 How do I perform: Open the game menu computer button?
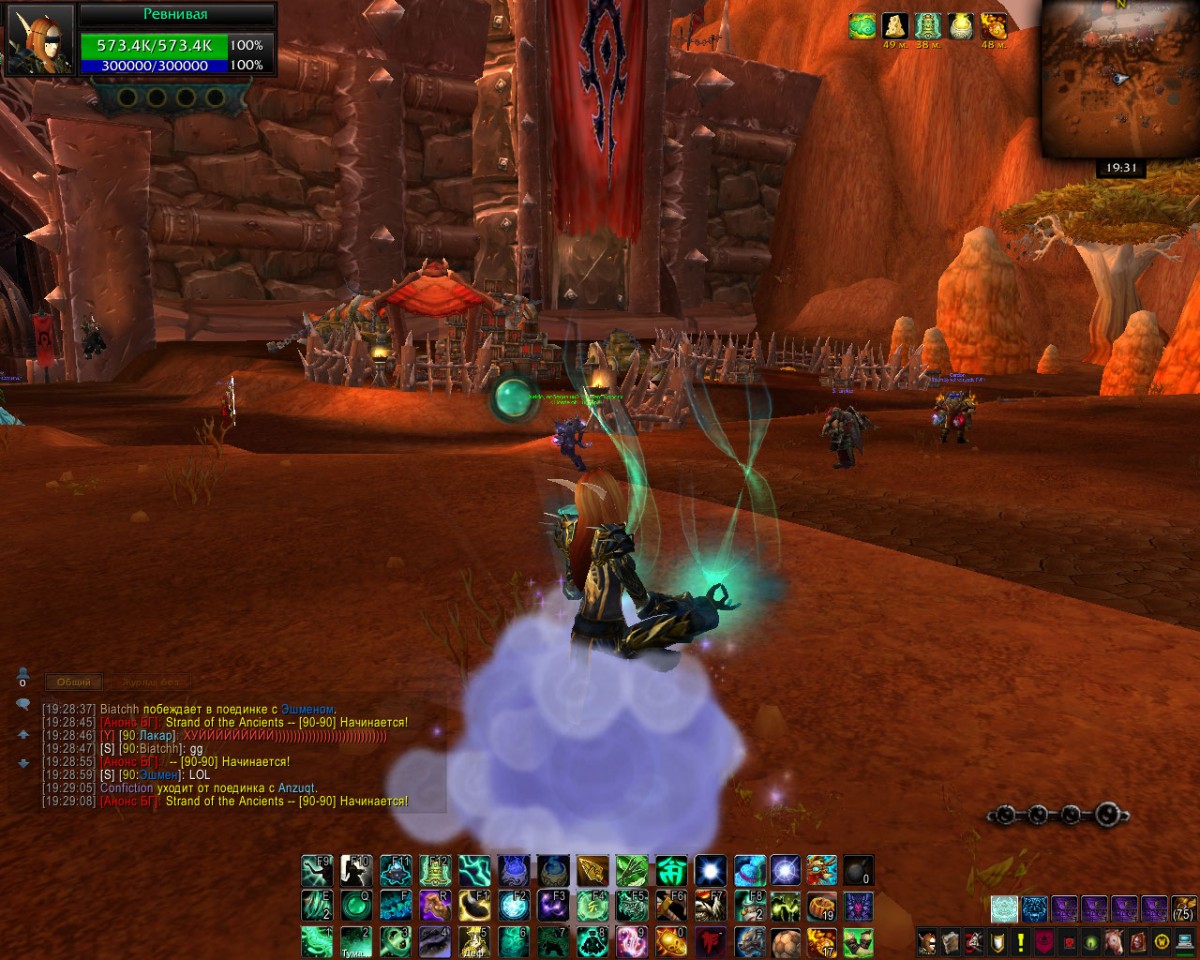pos(1184,941)
